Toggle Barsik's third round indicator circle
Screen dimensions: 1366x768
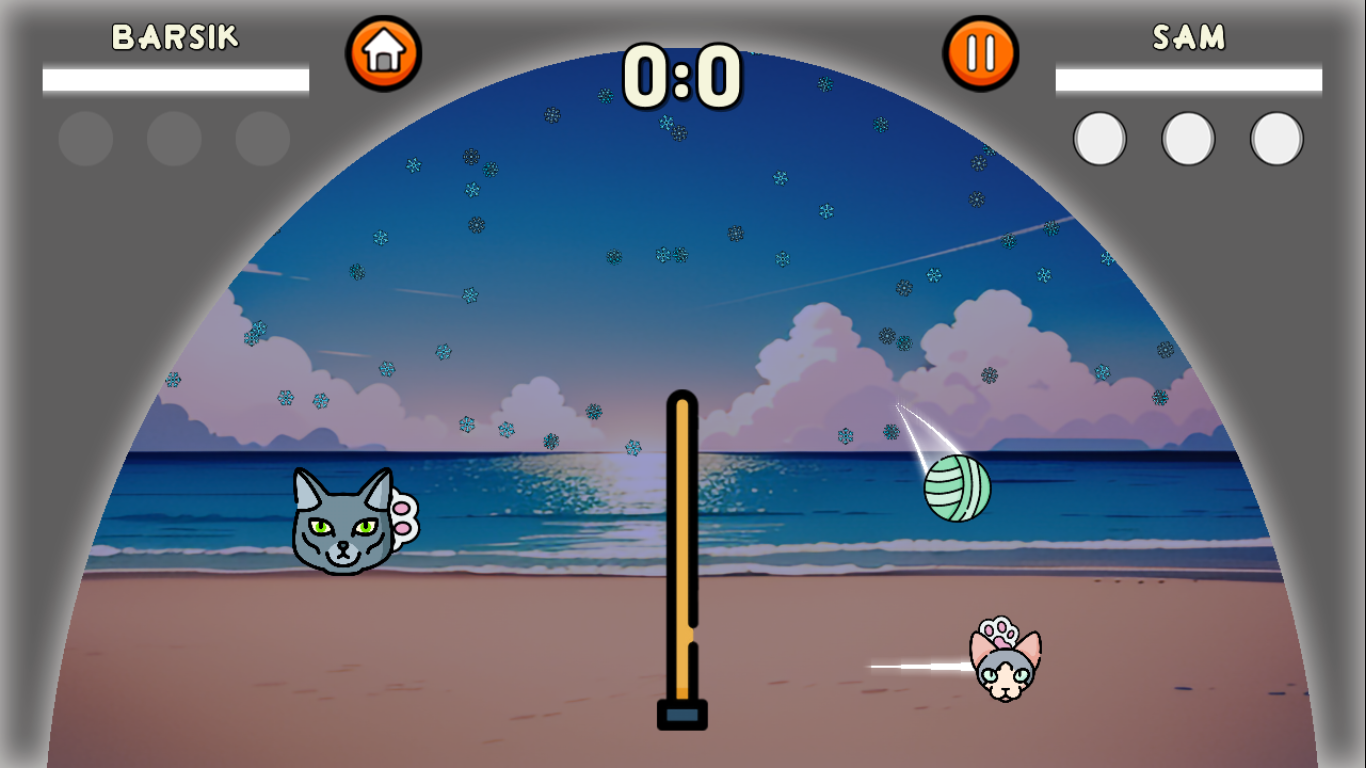[261, 137]
